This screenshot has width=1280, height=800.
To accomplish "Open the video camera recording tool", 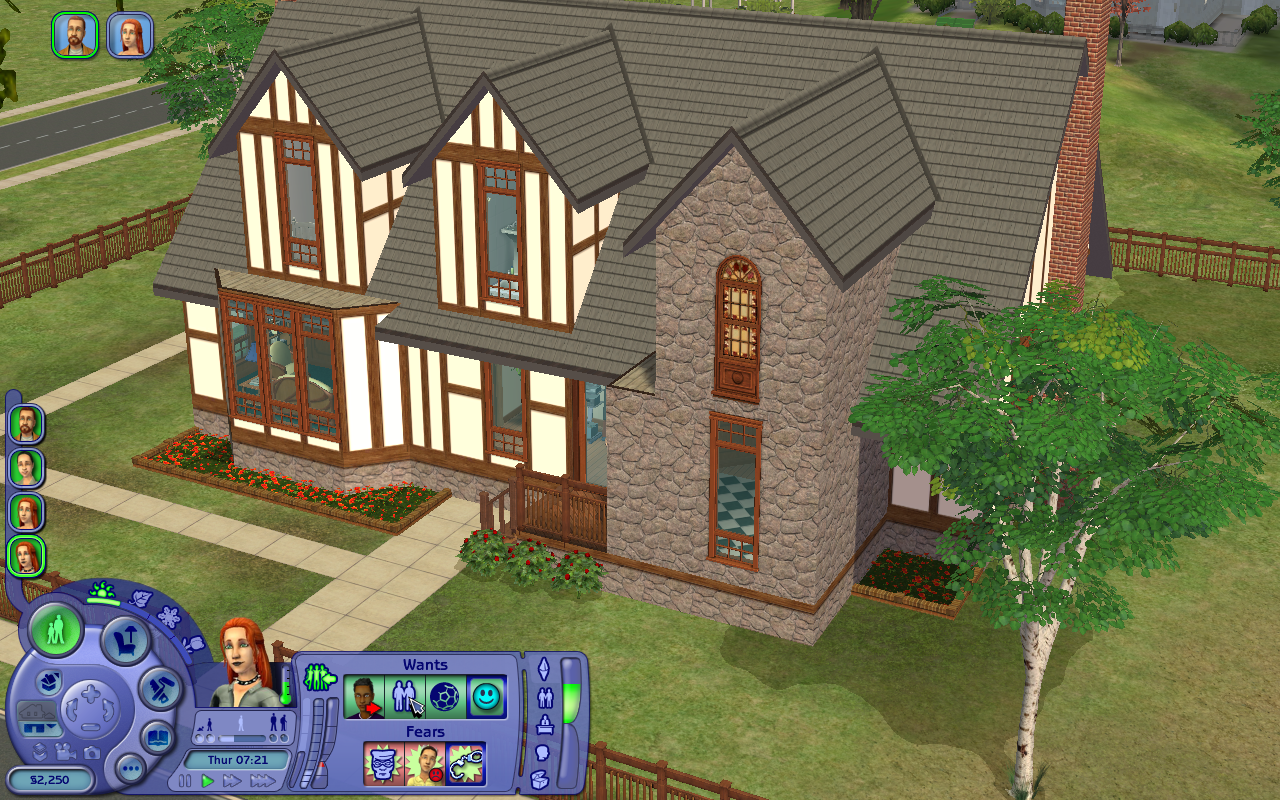I will click(65, 752).
